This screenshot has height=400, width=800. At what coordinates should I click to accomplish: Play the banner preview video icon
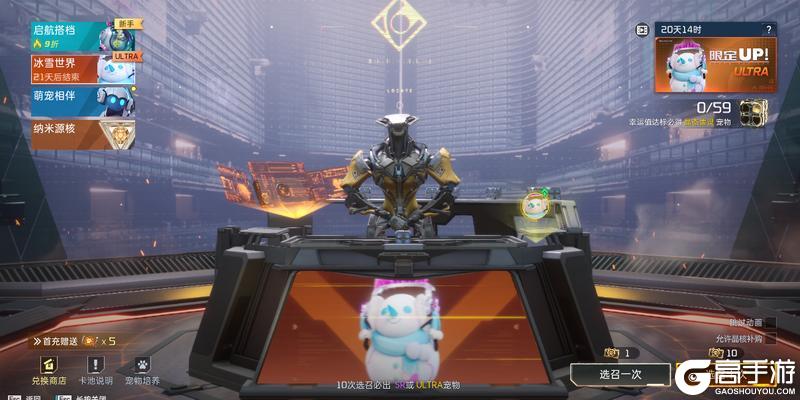642,30
